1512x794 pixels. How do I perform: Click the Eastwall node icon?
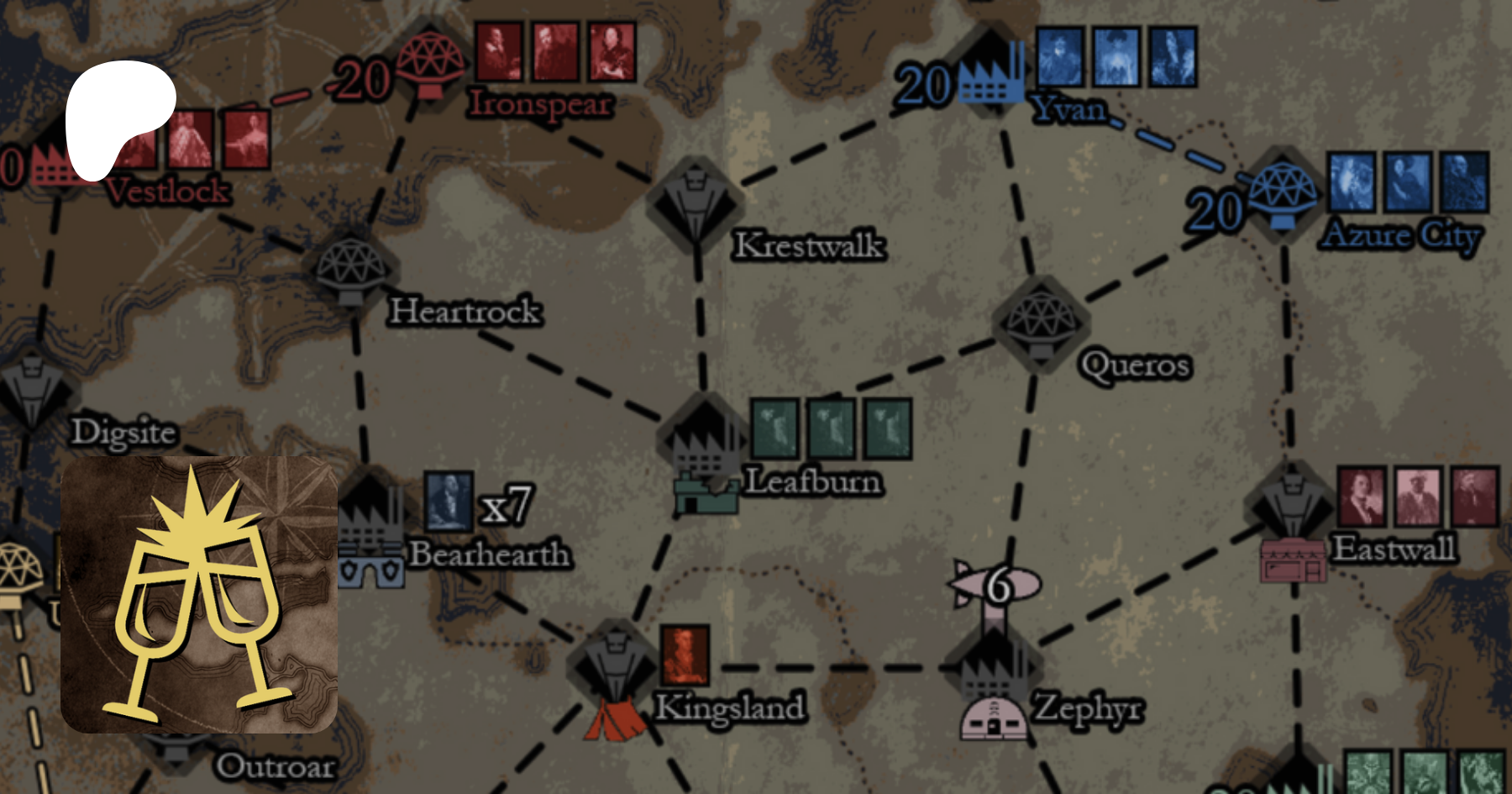[1292, 504]
